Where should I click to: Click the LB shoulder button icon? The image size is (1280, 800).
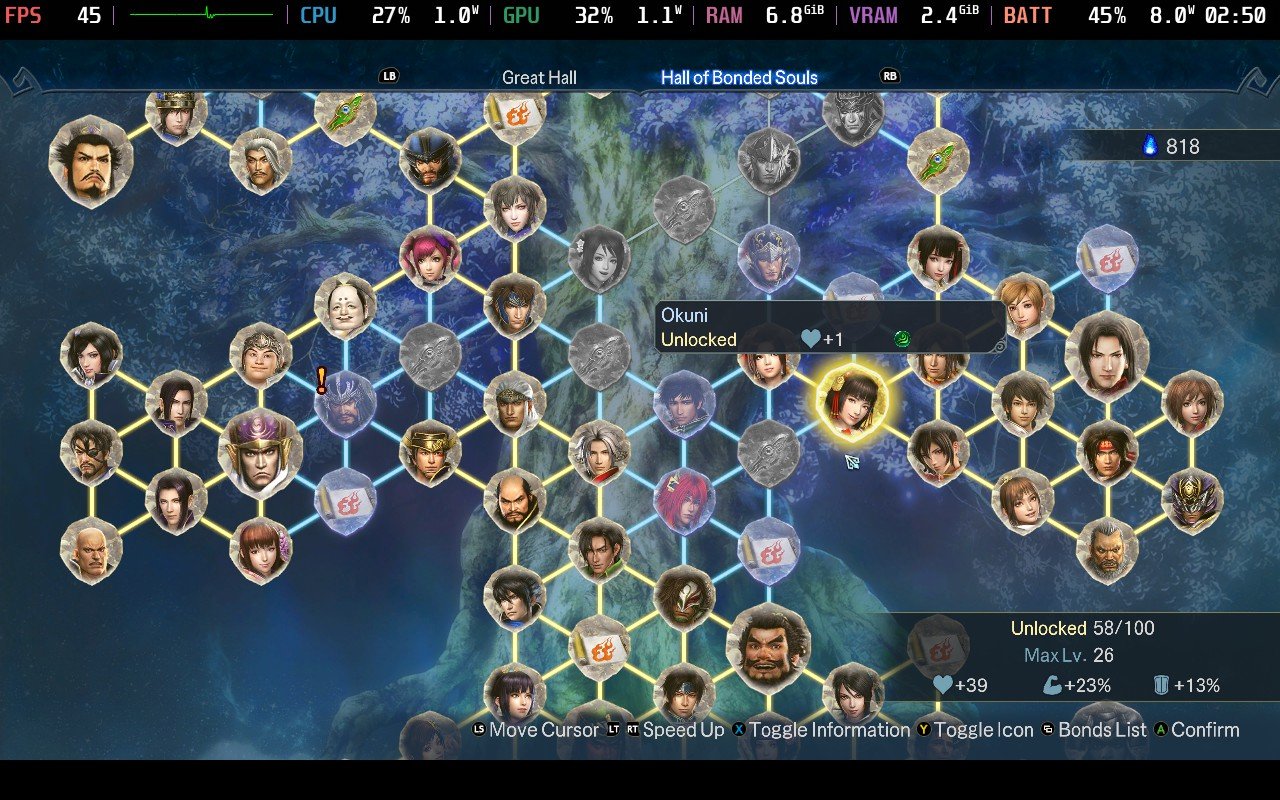pyautogui.click(x=390, y=75)
